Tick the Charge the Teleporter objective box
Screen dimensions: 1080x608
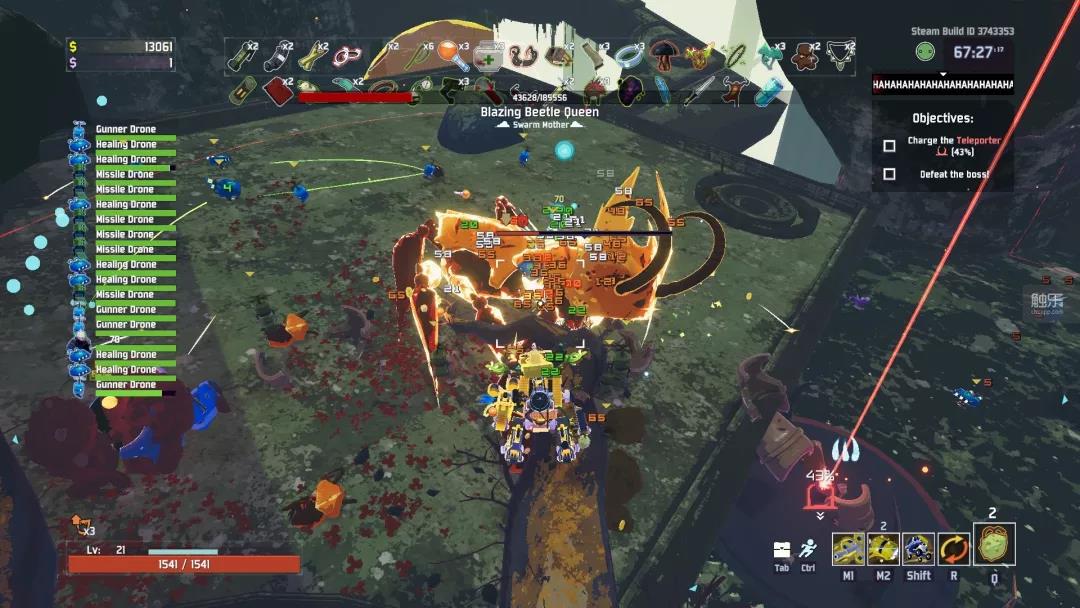[x=889, y=146]
